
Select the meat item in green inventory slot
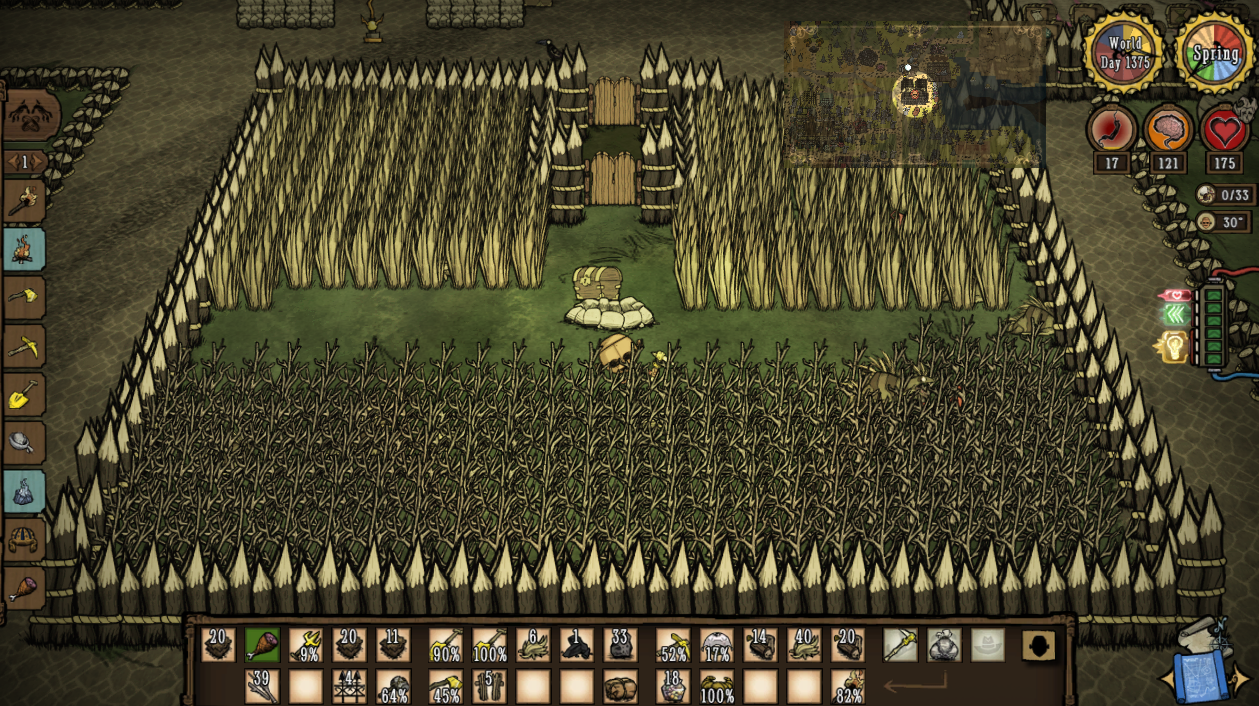coord(262,645)
